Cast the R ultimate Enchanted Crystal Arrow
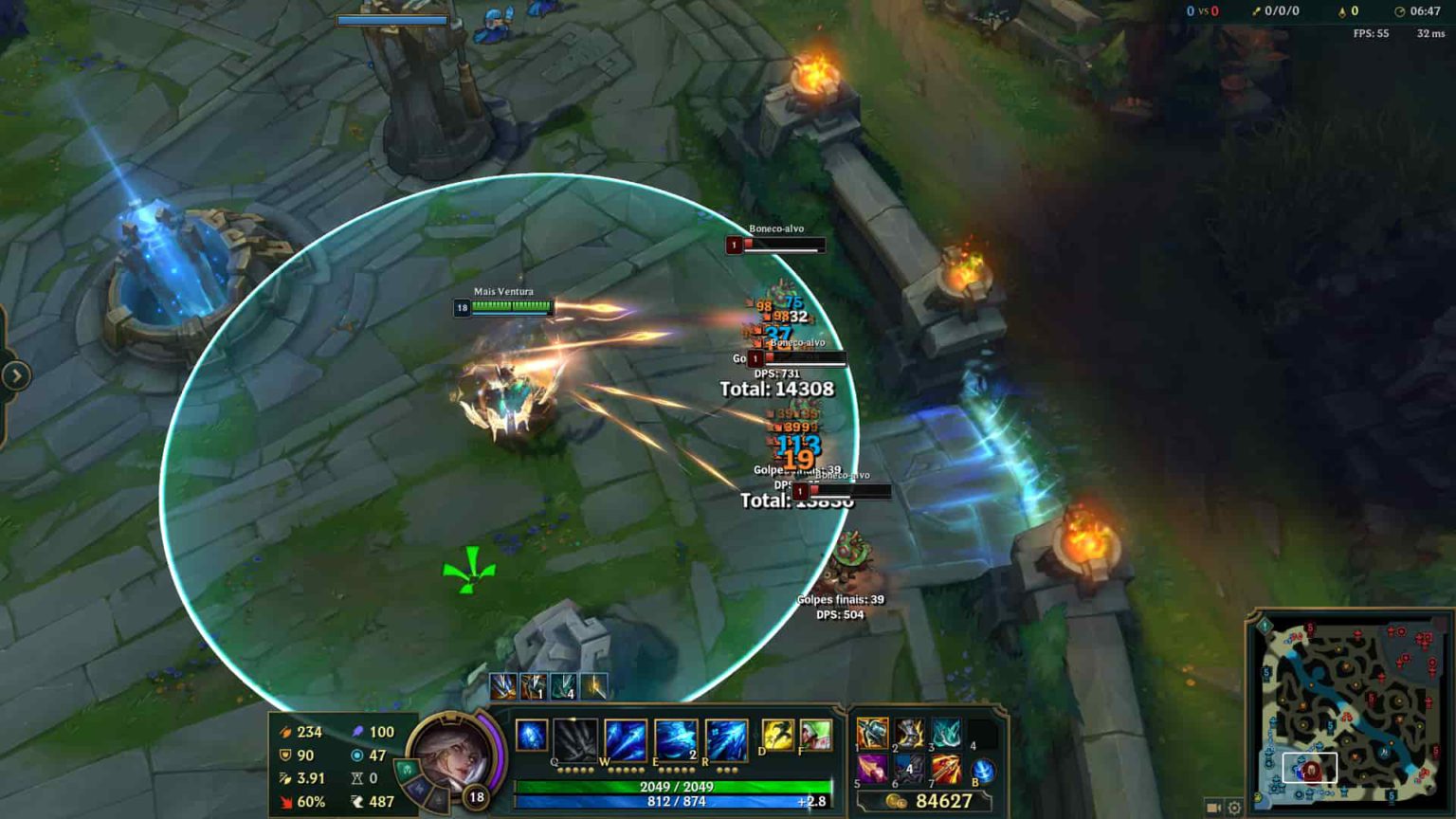The width and height of the screenshot is (1456, 819). coord(725,737)
